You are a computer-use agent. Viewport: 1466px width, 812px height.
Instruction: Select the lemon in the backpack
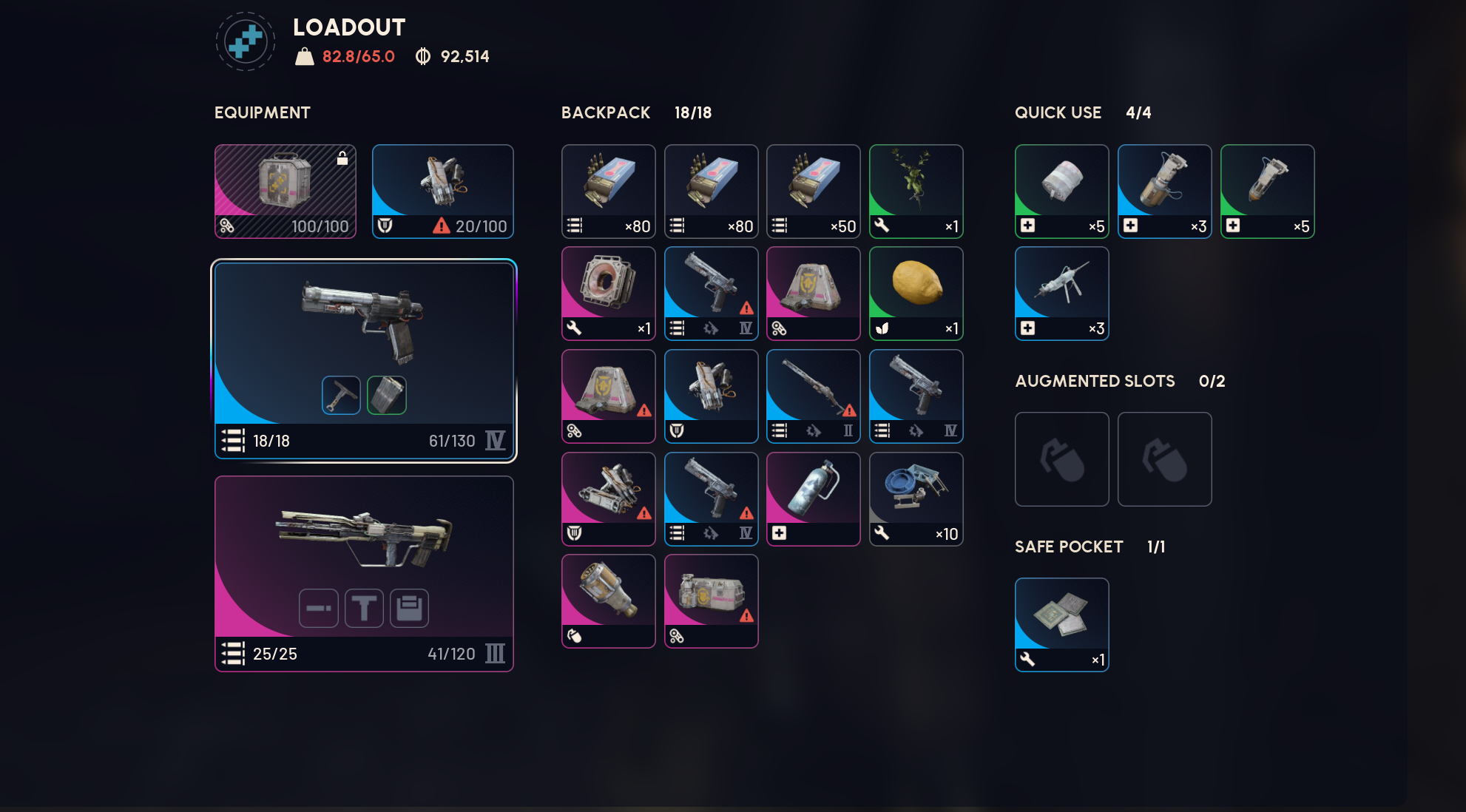916,293
